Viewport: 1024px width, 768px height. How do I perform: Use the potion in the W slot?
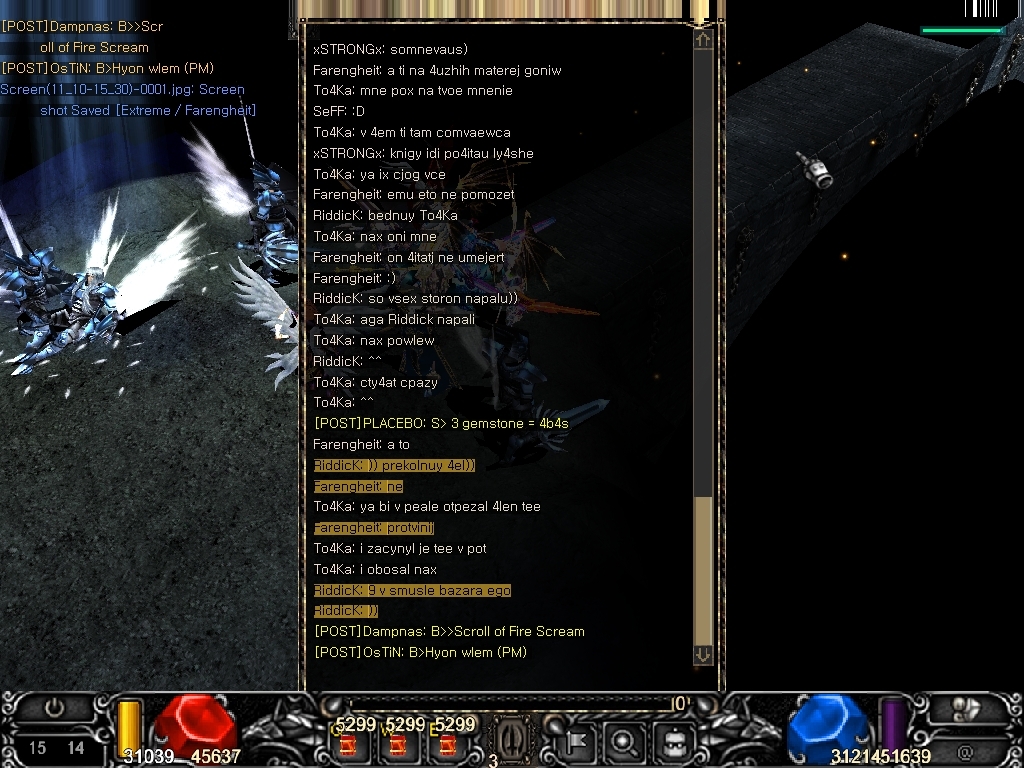[398, 745]
